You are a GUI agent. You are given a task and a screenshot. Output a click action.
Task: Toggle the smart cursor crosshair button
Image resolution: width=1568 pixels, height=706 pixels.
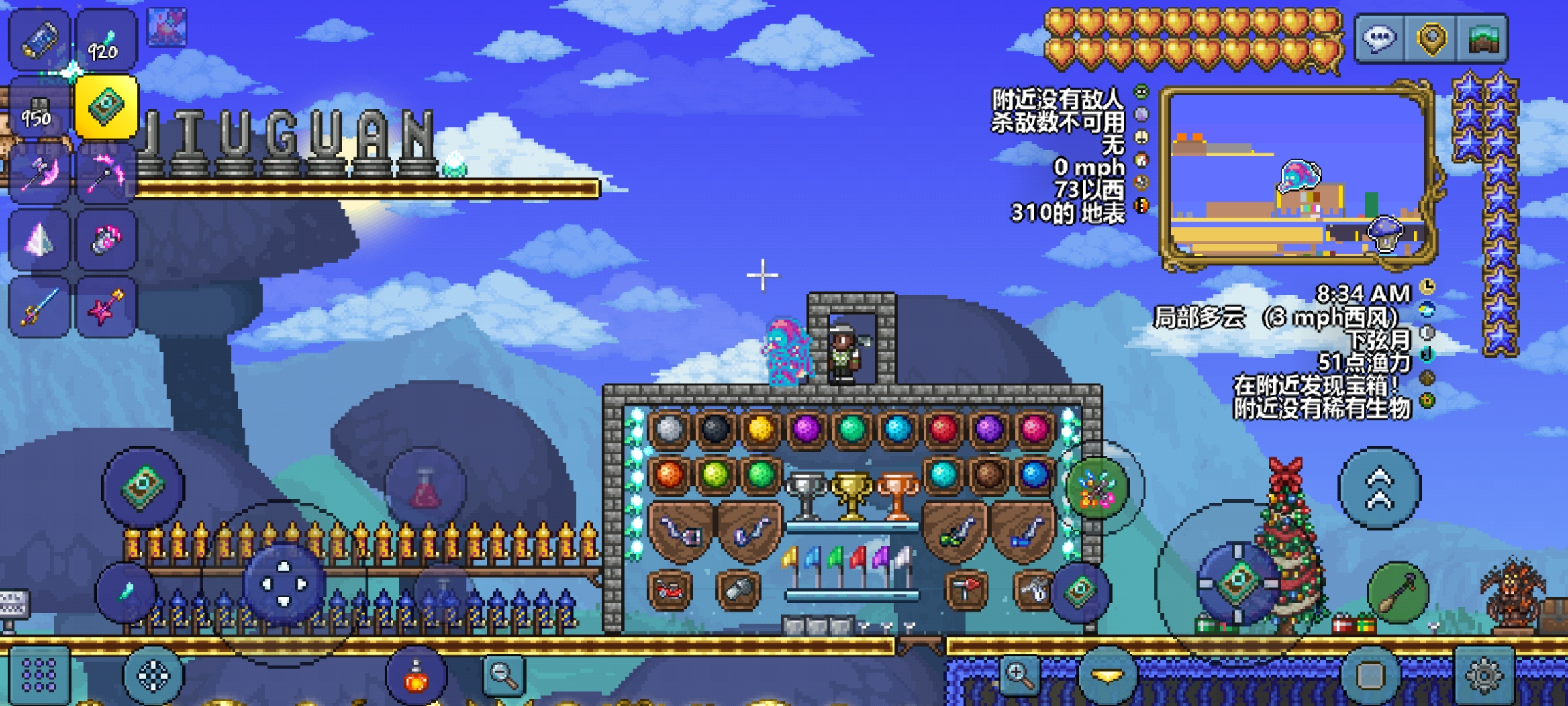coord(154,675)
